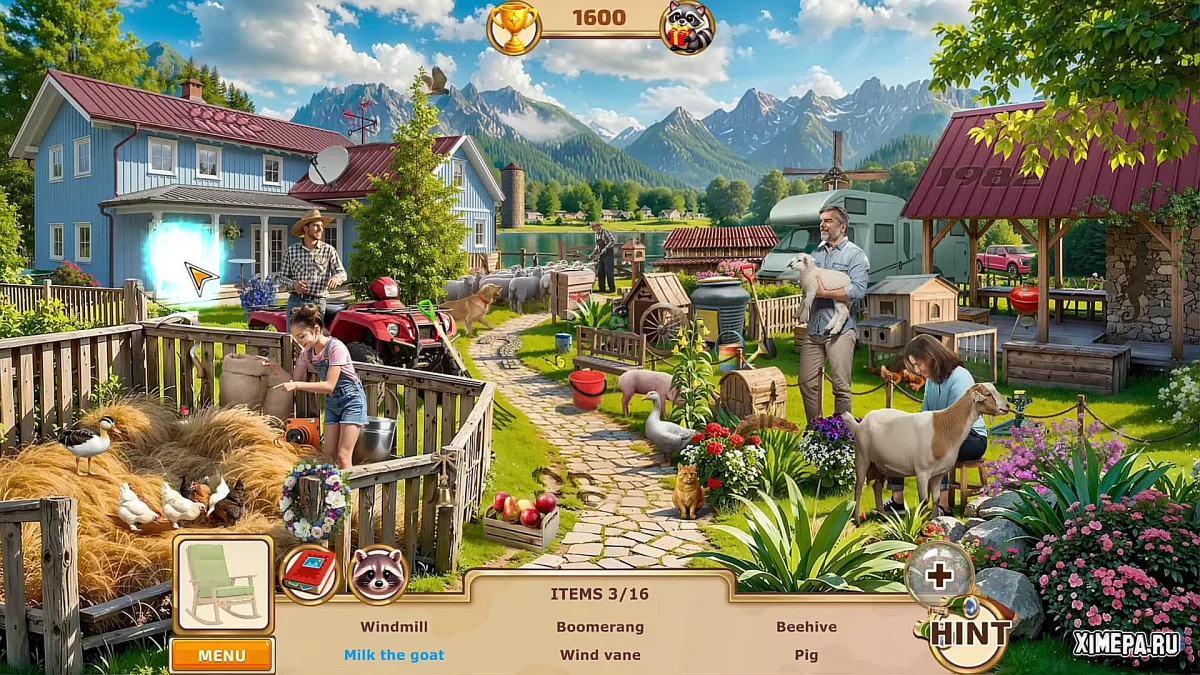Click the Milk the goat task
The image size is (1200, 675).
point(394,655)
